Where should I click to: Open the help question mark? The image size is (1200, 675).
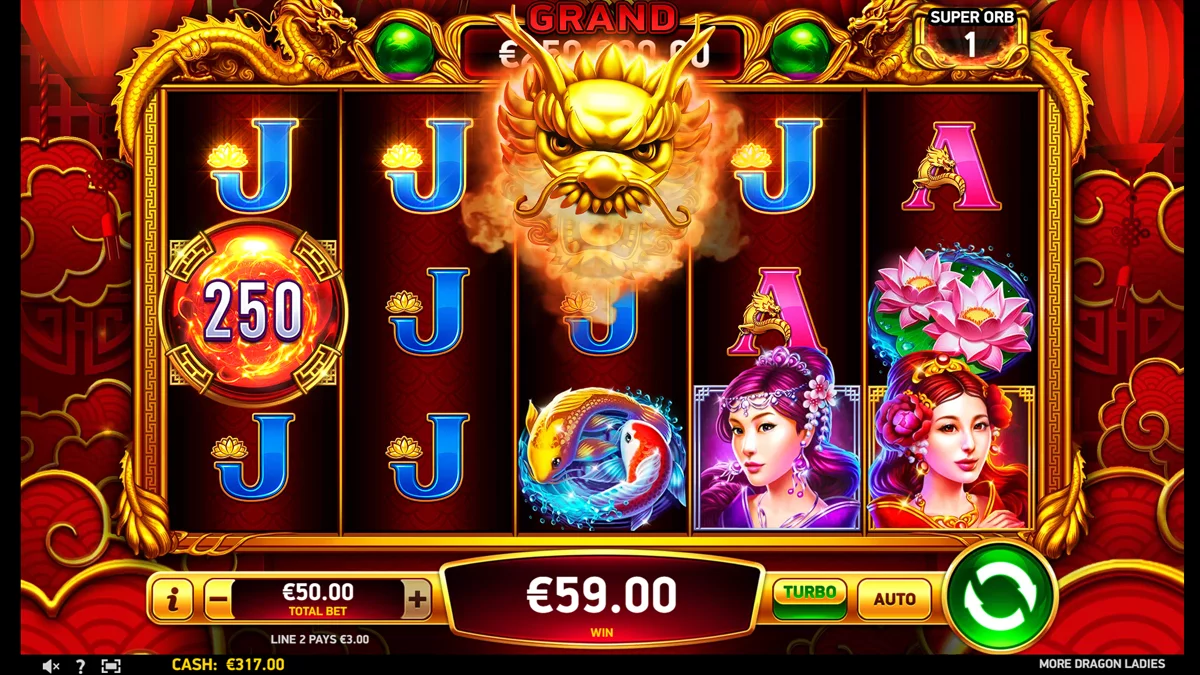click(x=81, y=665)
